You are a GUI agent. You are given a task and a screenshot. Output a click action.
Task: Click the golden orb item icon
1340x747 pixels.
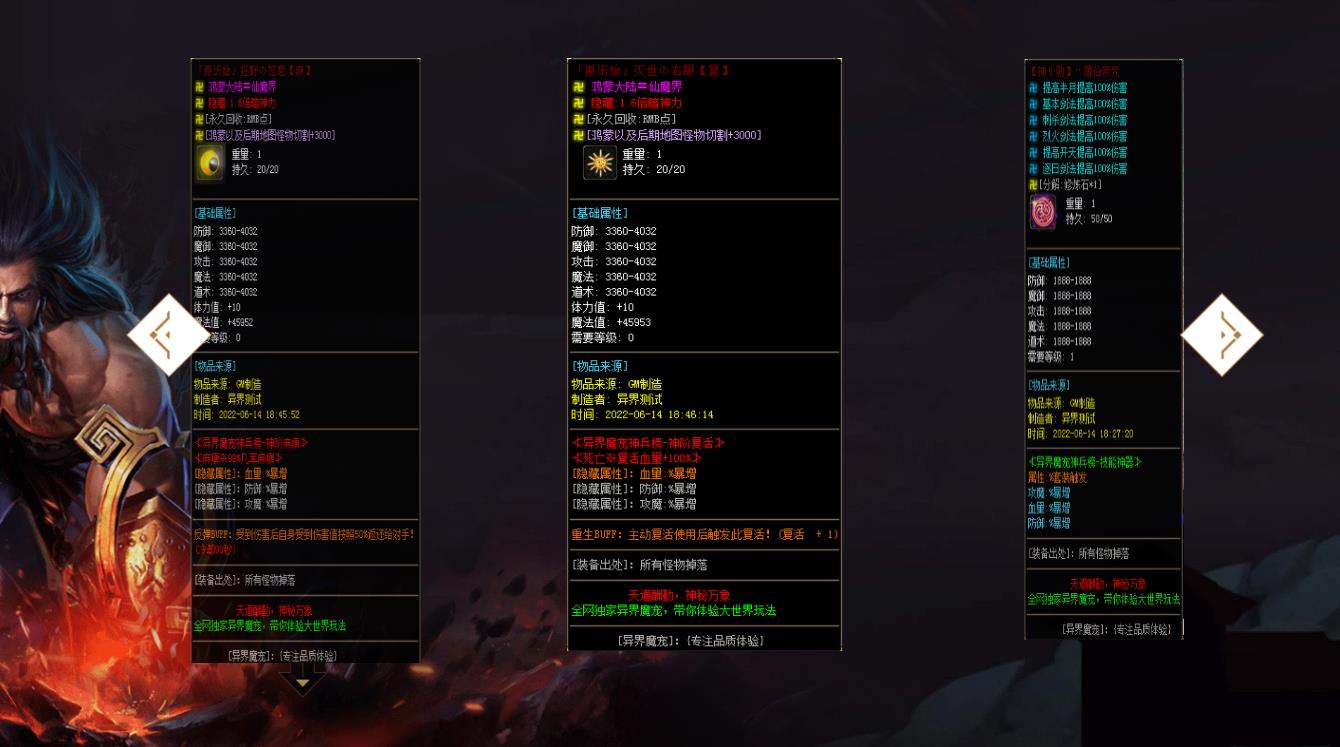pyautogui.click(x=209, y=161)
